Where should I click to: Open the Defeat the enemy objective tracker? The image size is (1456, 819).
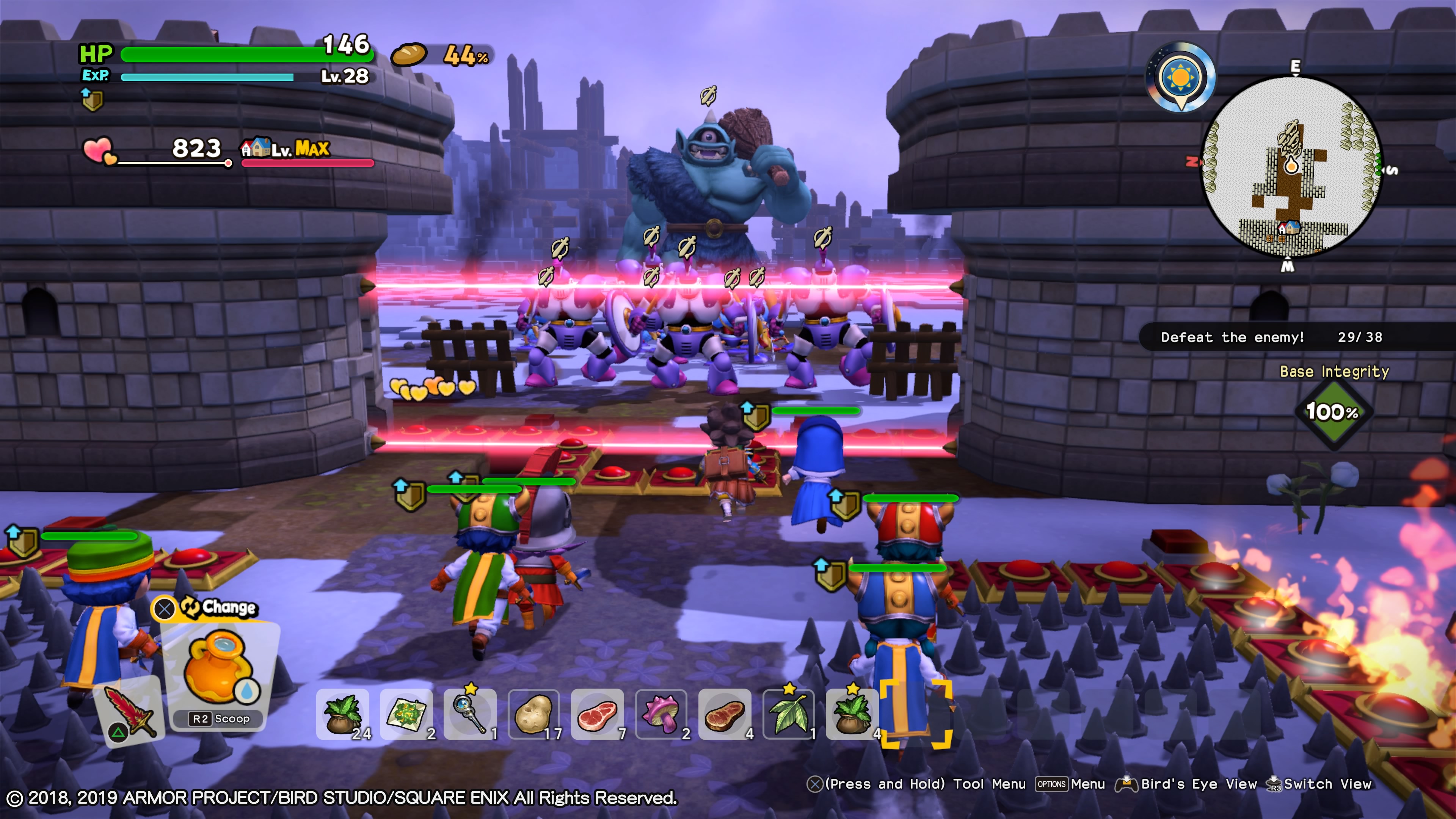(1271, 337)
